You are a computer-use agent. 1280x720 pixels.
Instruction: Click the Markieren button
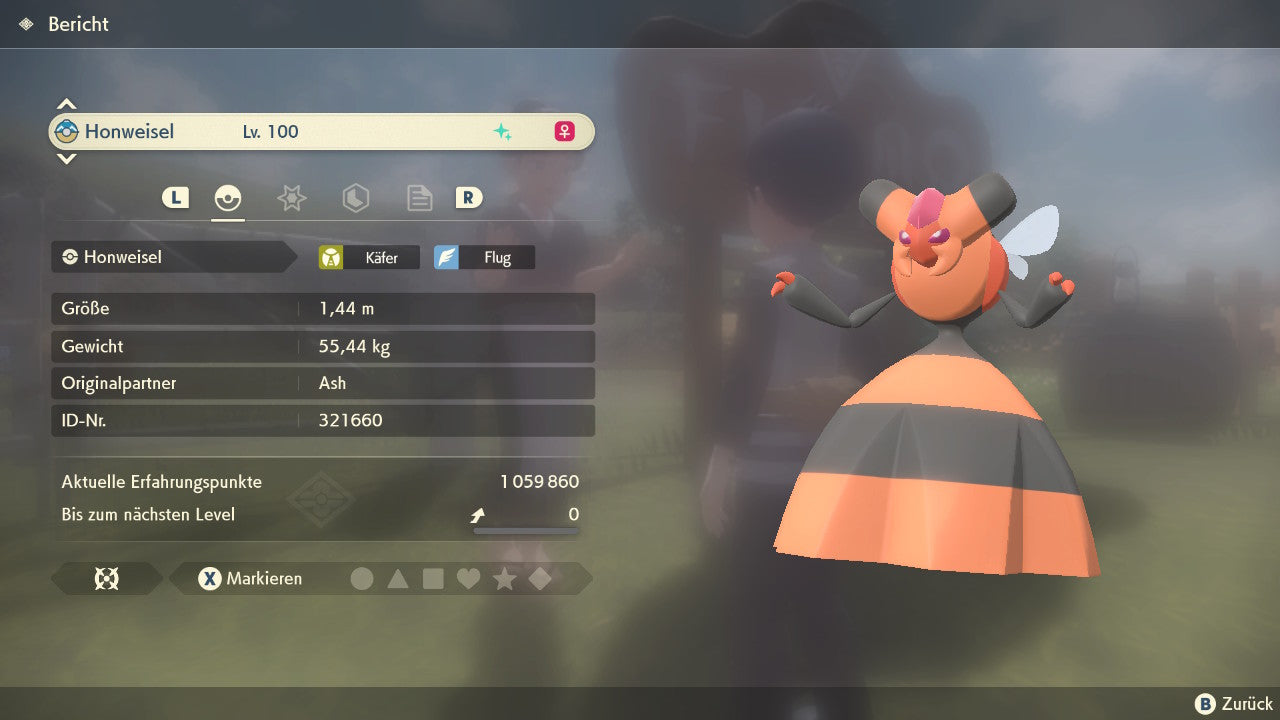pyautogui.click(x=251, y=578)
